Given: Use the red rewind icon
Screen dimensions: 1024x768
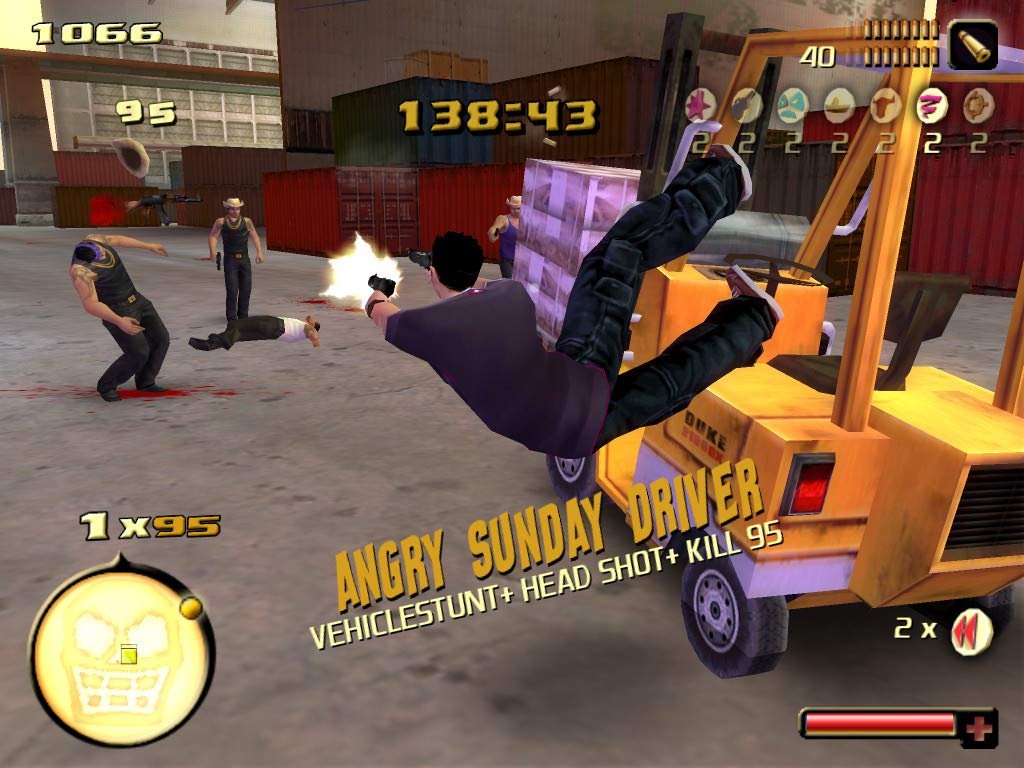Looking at the screenshot, I should click(x=971, y=631).
